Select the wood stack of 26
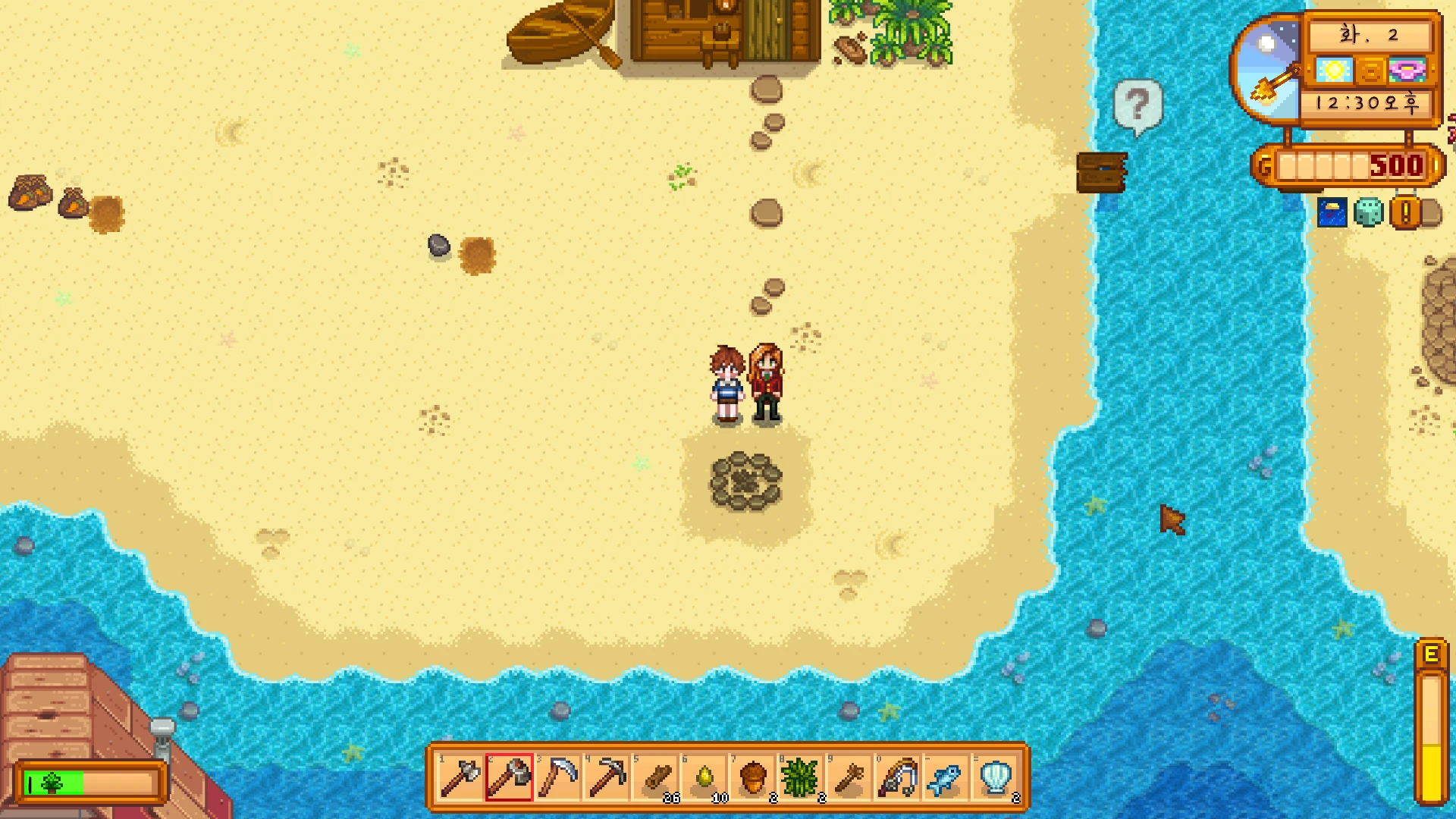The image size is (1456, 819). point(655,777)
